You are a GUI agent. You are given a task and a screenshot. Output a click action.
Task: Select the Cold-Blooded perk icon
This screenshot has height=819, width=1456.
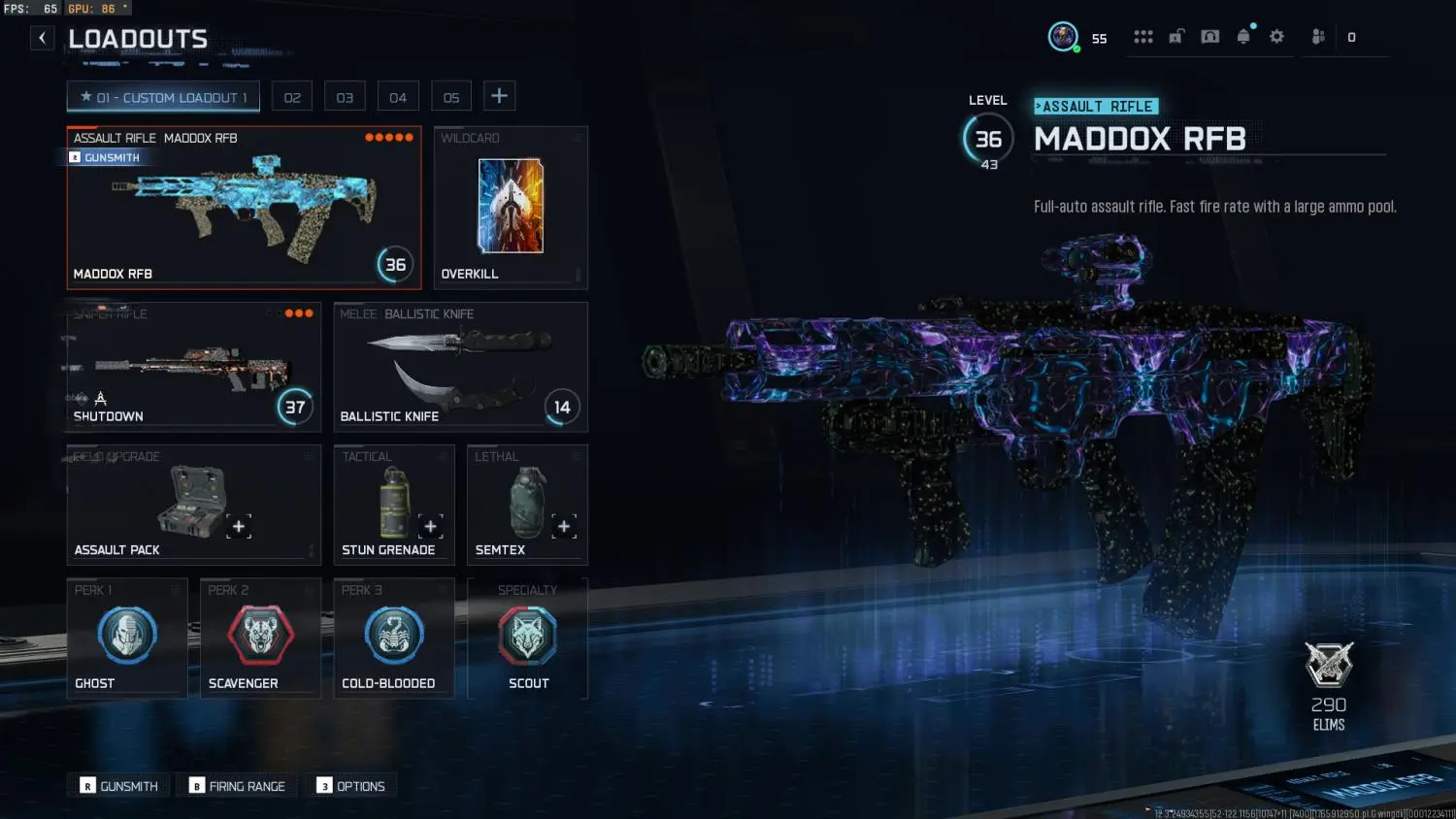pyautogui.click(x=393, y=636)
